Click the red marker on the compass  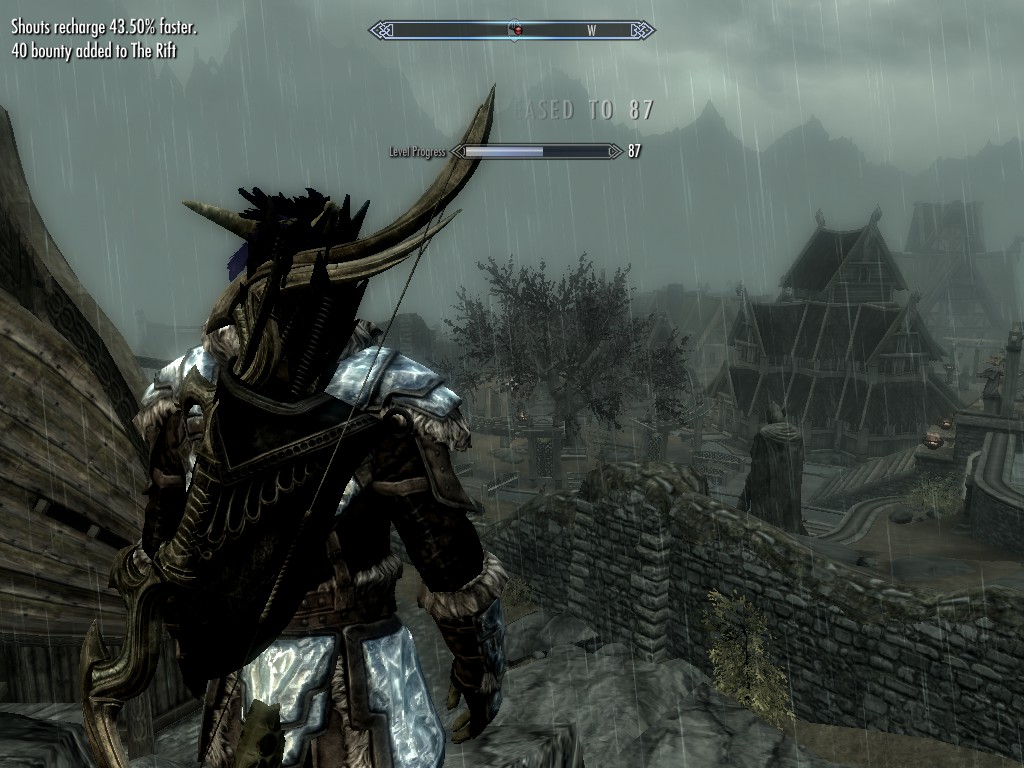(x=517, y=31)
